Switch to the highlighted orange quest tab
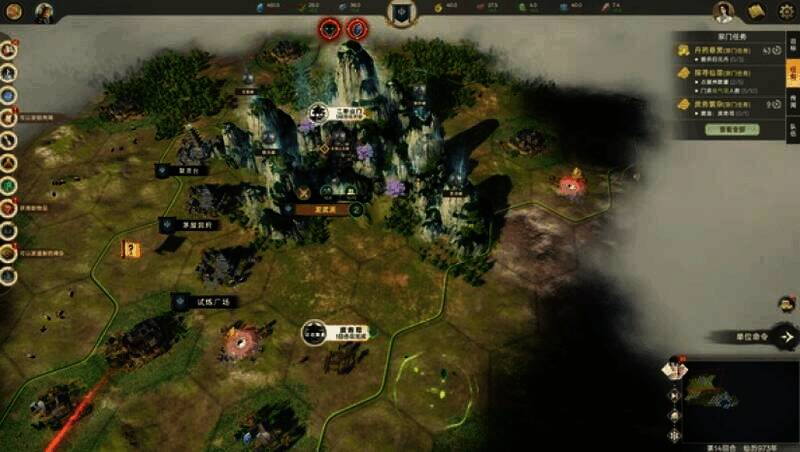The height and width of the screenshot is (452, 800). [x=792, y=75]
